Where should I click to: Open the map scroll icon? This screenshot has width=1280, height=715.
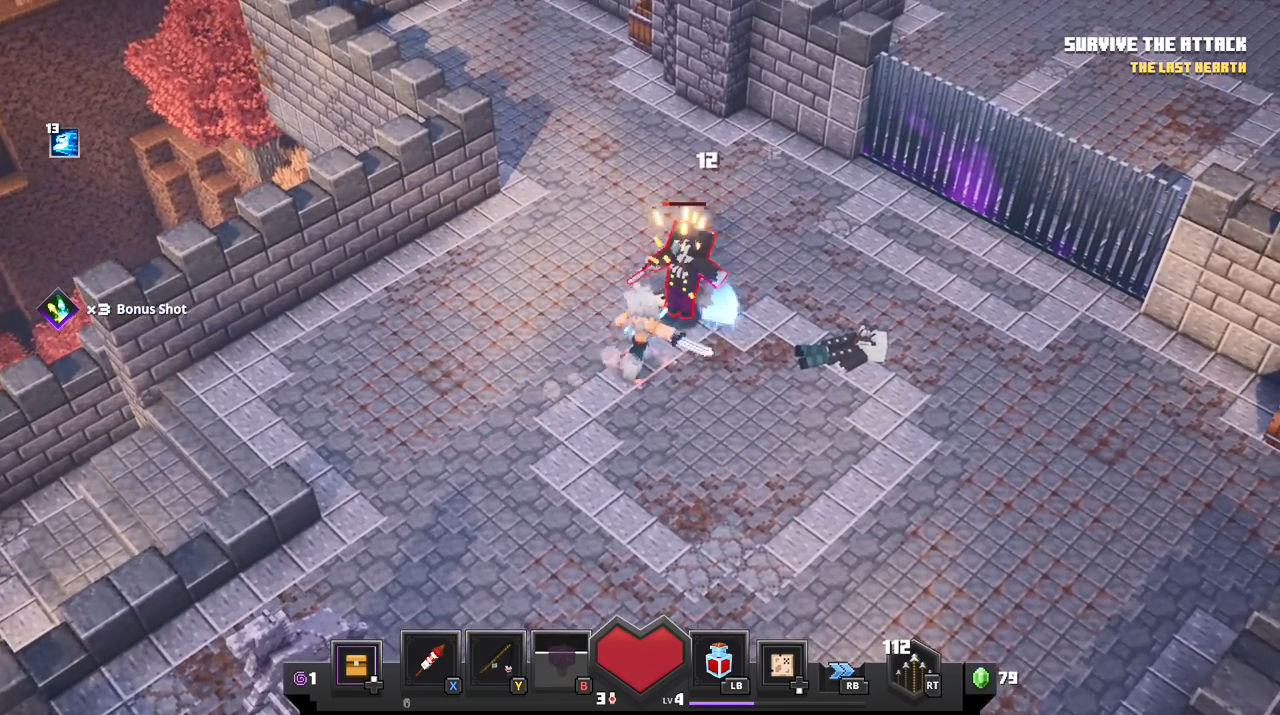(782, 664)
